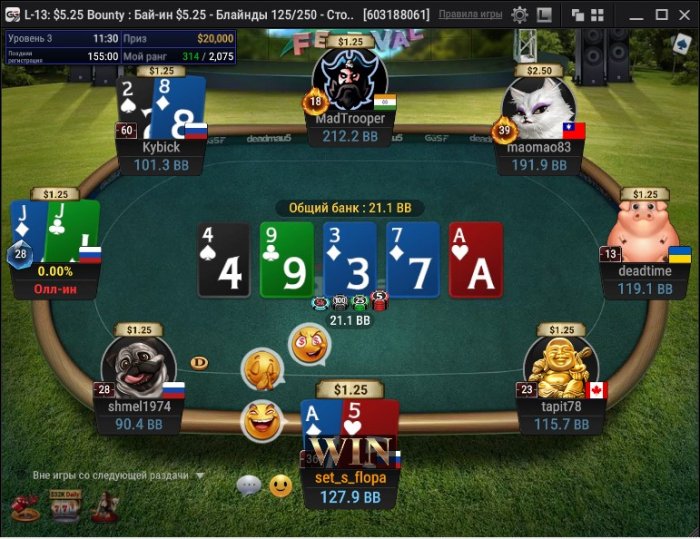Minimize the poker table window
This screenshot has width=700, height=539.
[x=636, y=15]
